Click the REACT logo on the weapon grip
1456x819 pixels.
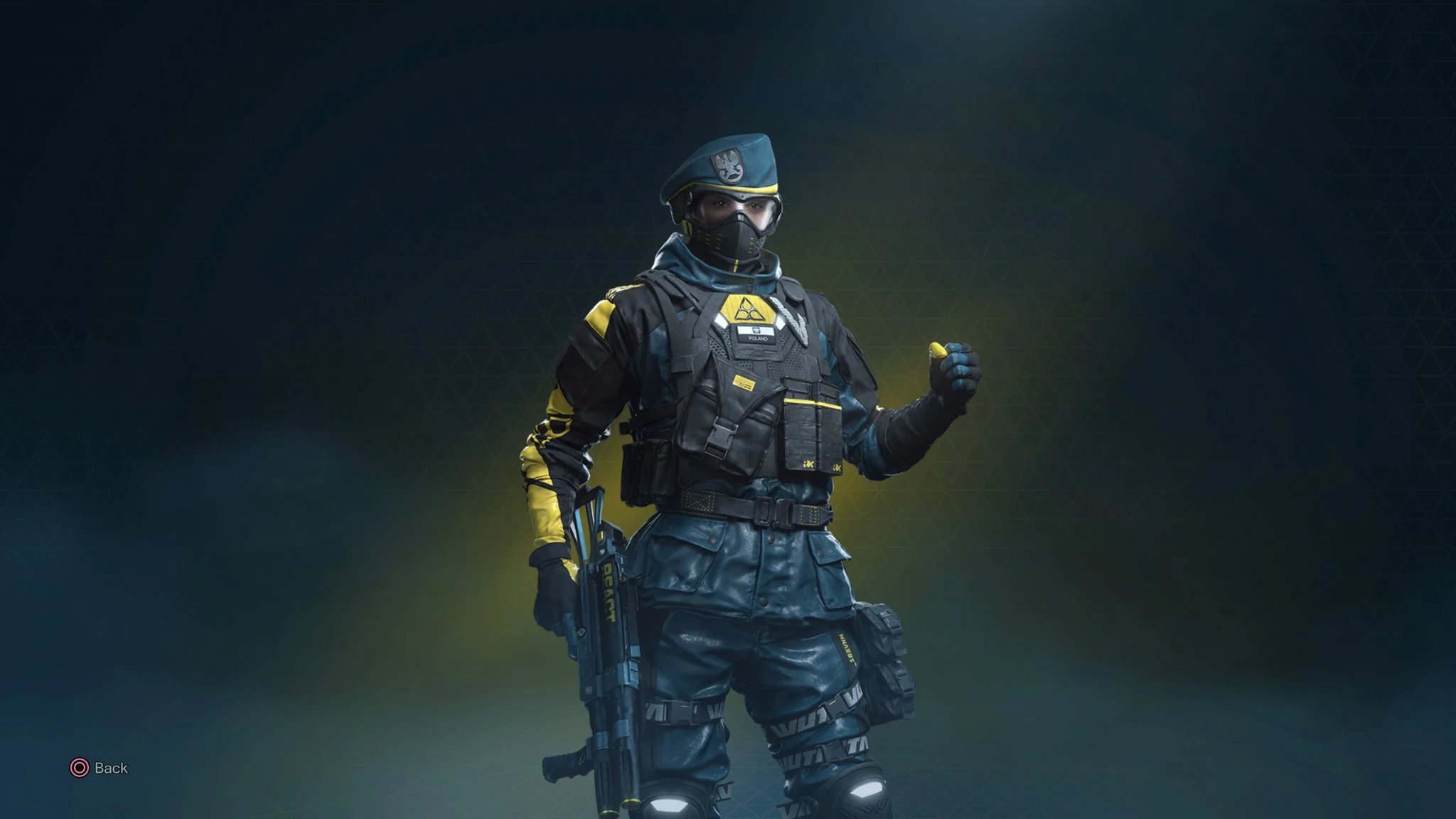pos(607,593)
